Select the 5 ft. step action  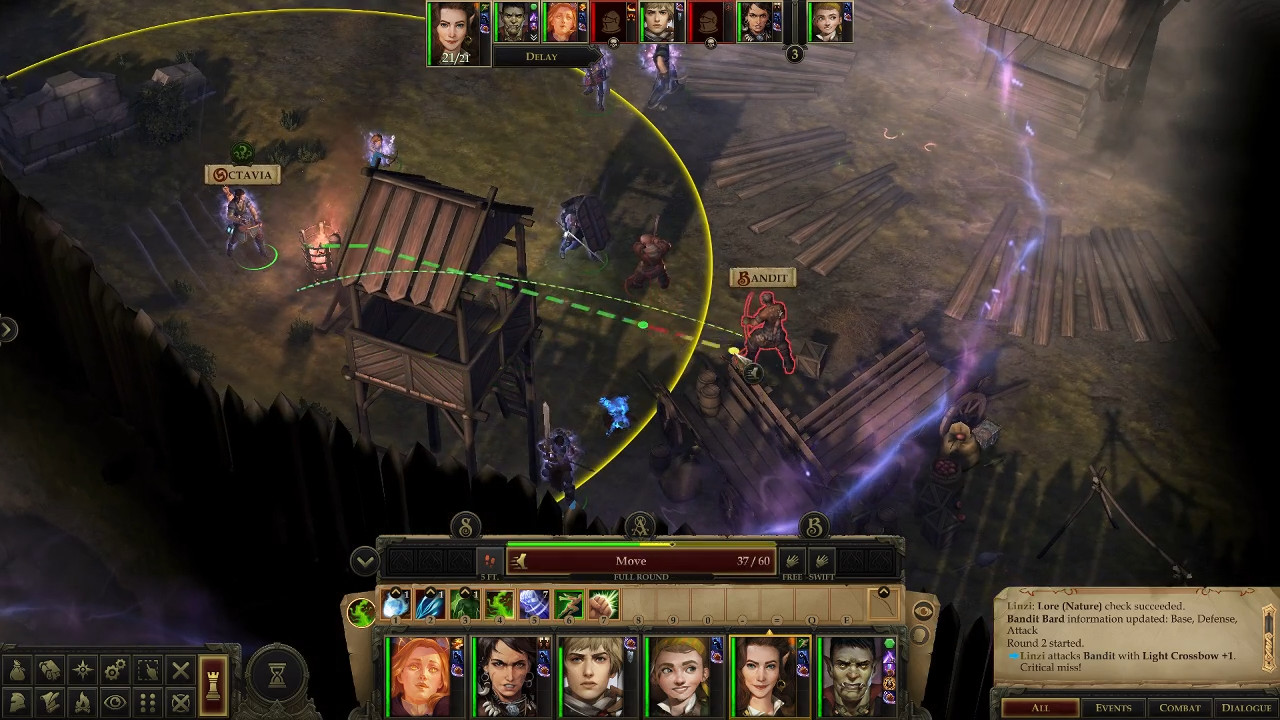pyautogui.click(x=489, y=561)
